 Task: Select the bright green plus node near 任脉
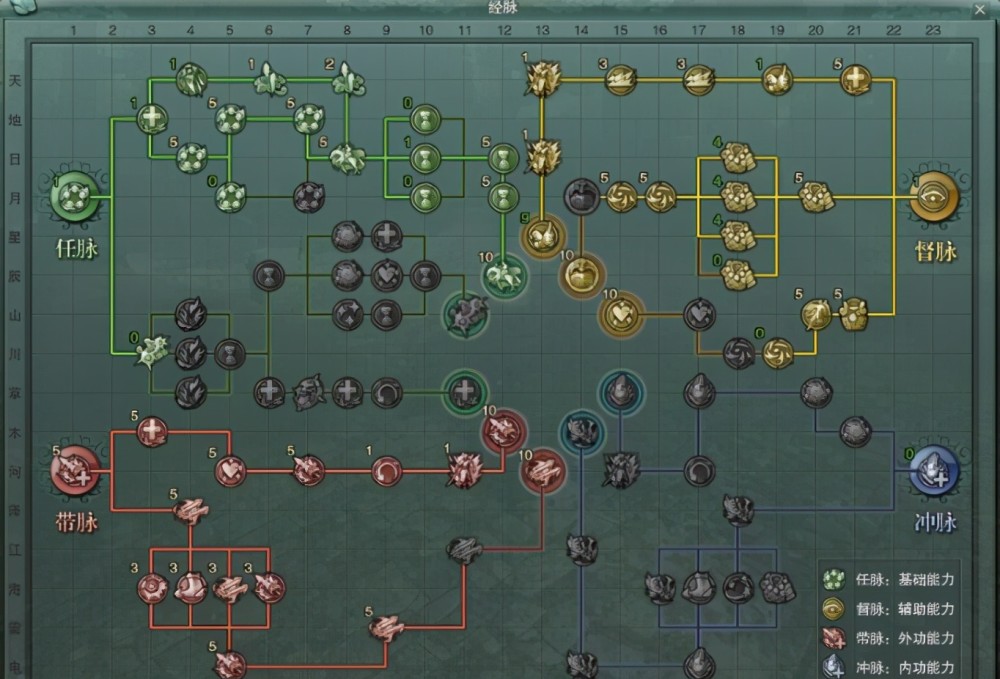152,119
